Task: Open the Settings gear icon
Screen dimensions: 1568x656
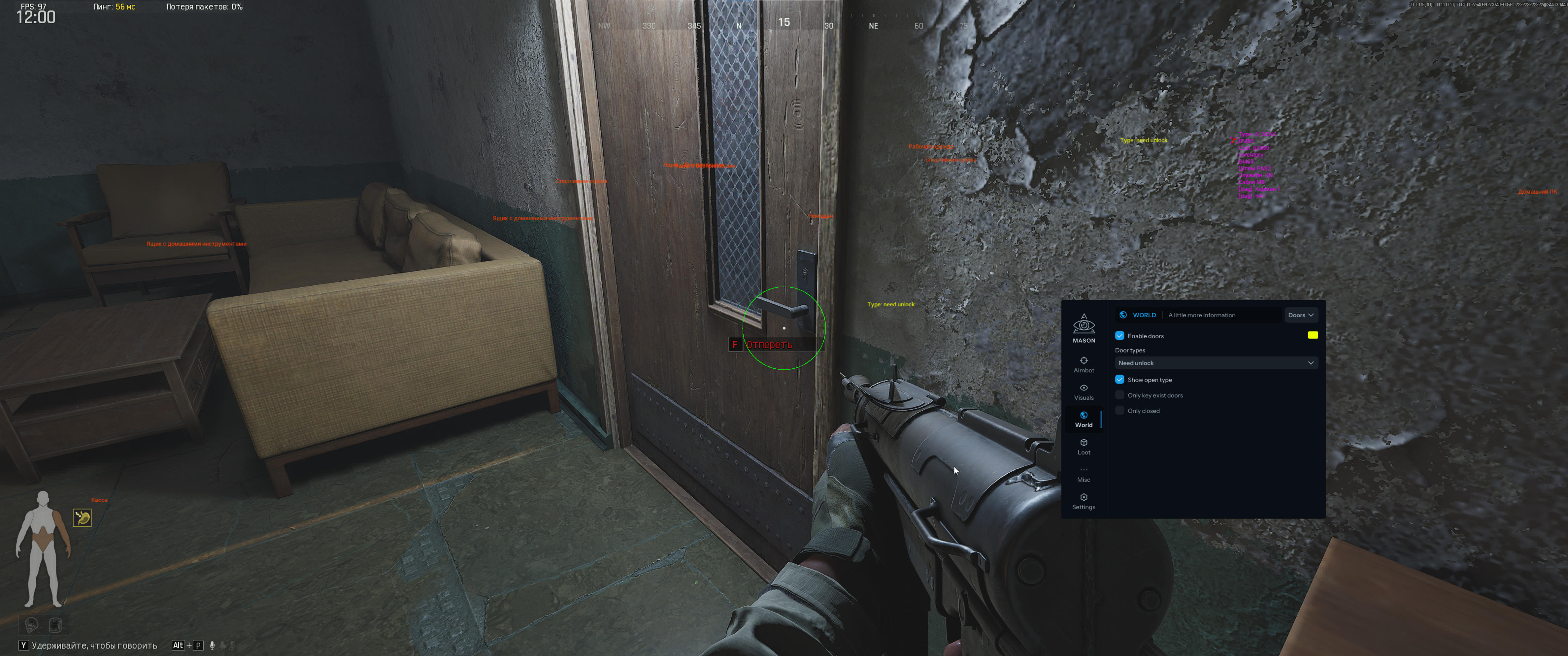Action: coord(1084,497)
